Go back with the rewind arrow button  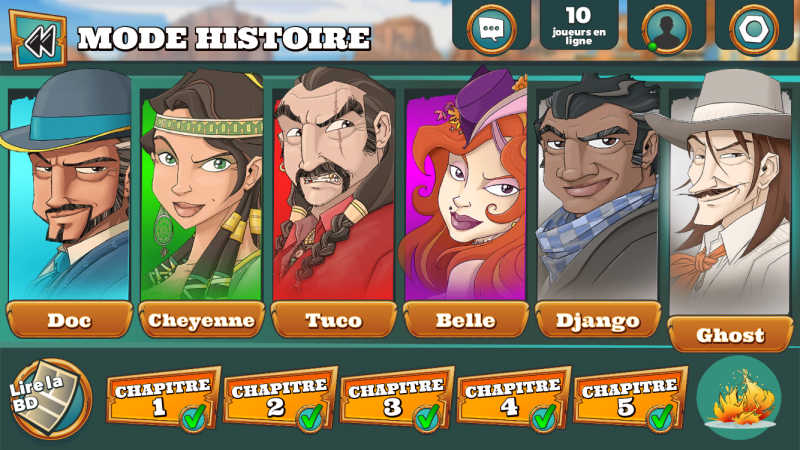[38, 41]
